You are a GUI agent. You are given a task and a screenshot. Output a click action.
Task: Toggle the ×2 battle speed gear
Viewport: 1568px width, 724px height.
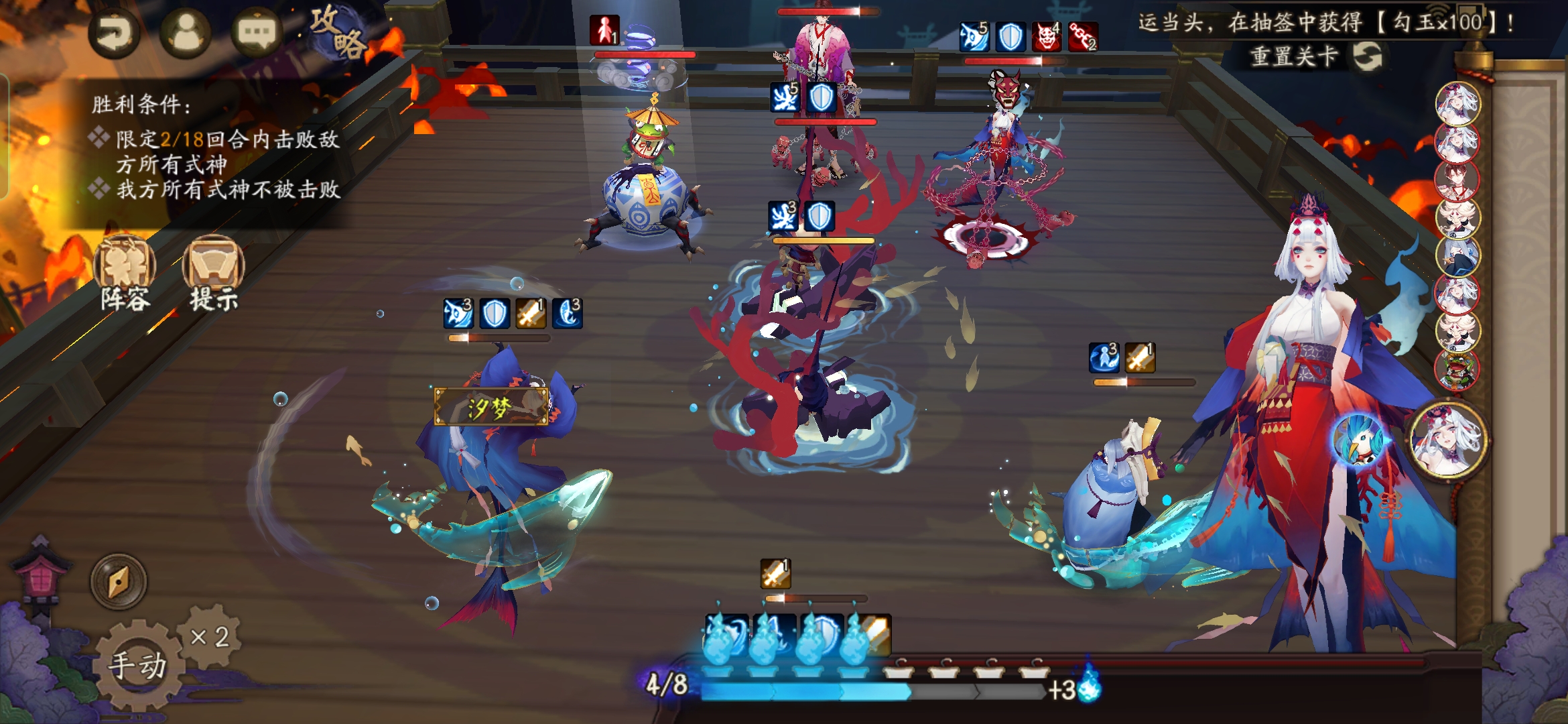click(x=210, y=636)
